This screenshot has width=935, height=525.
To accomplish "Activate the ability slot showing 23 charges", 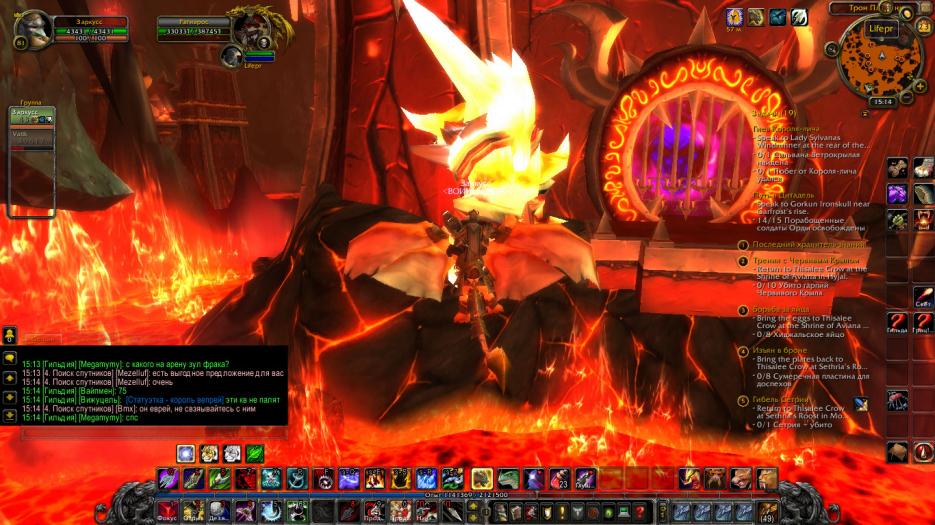I will pos(562,478).
